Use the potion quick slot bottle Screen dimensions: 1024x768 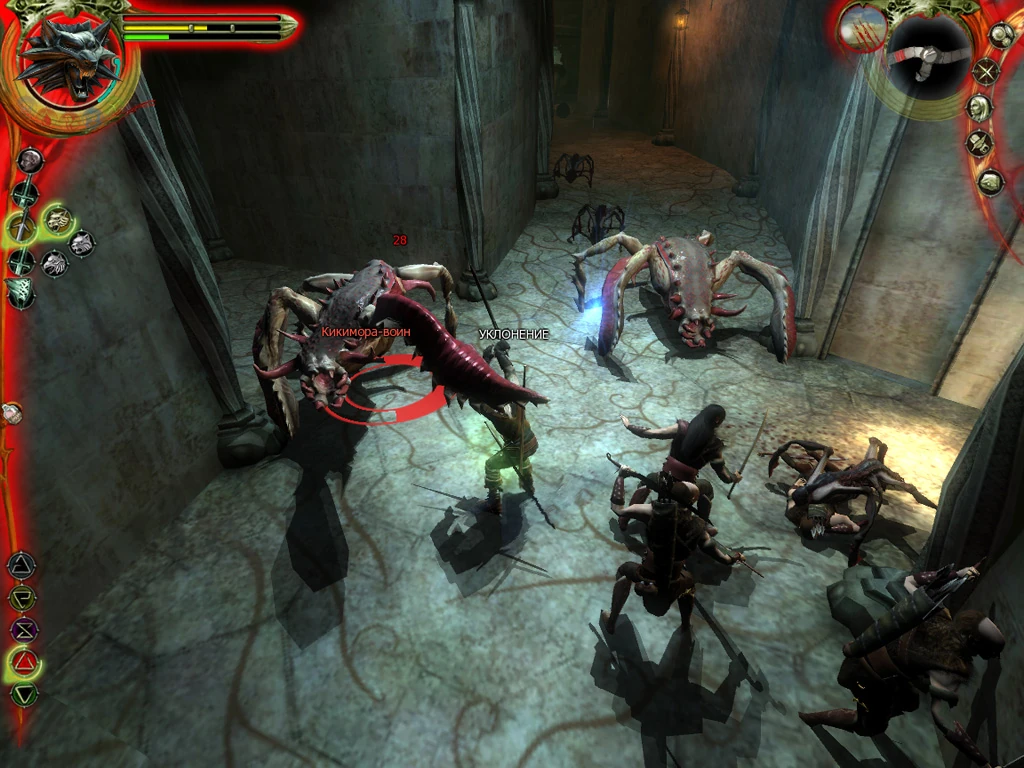click(x=11, y=412)
